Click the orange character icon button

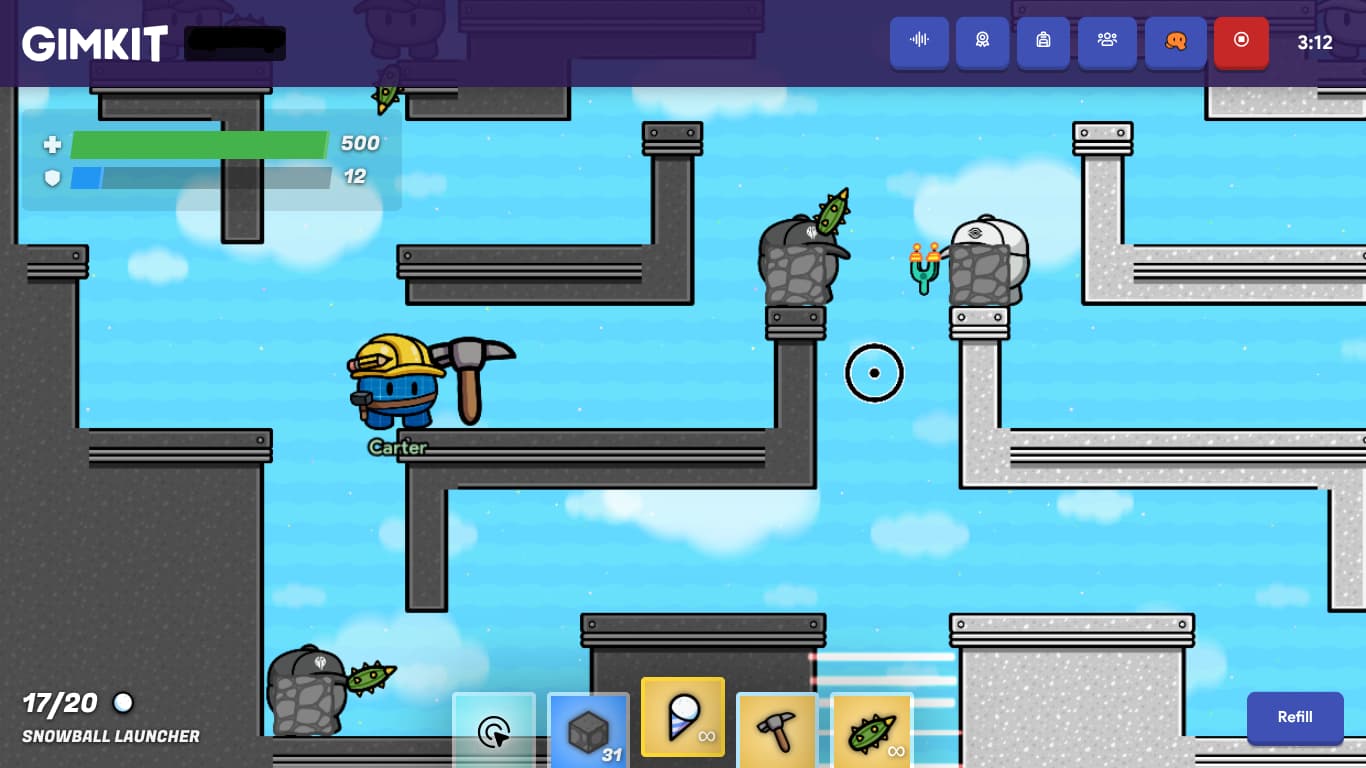point(1175,41)
